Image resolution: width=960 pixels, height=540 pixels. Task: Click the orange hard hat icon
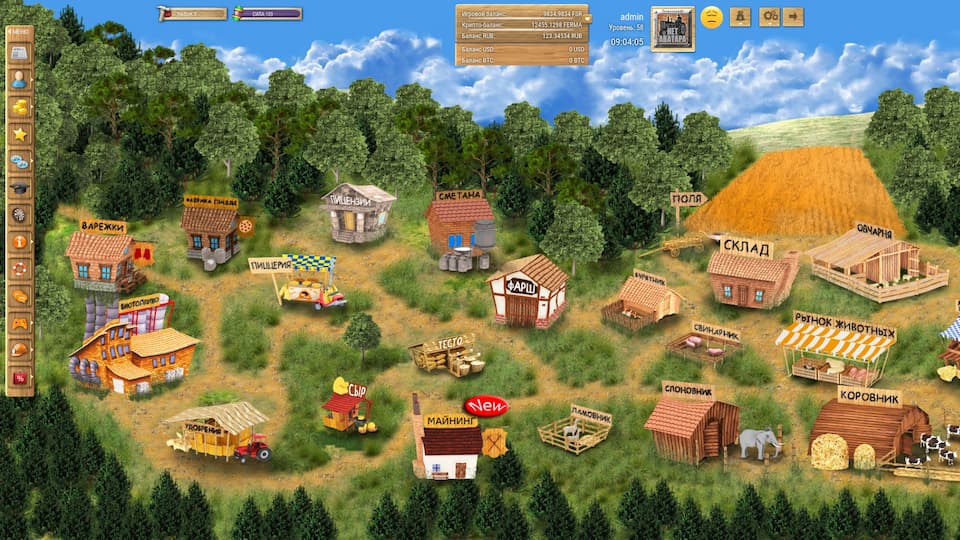point(19,350)
